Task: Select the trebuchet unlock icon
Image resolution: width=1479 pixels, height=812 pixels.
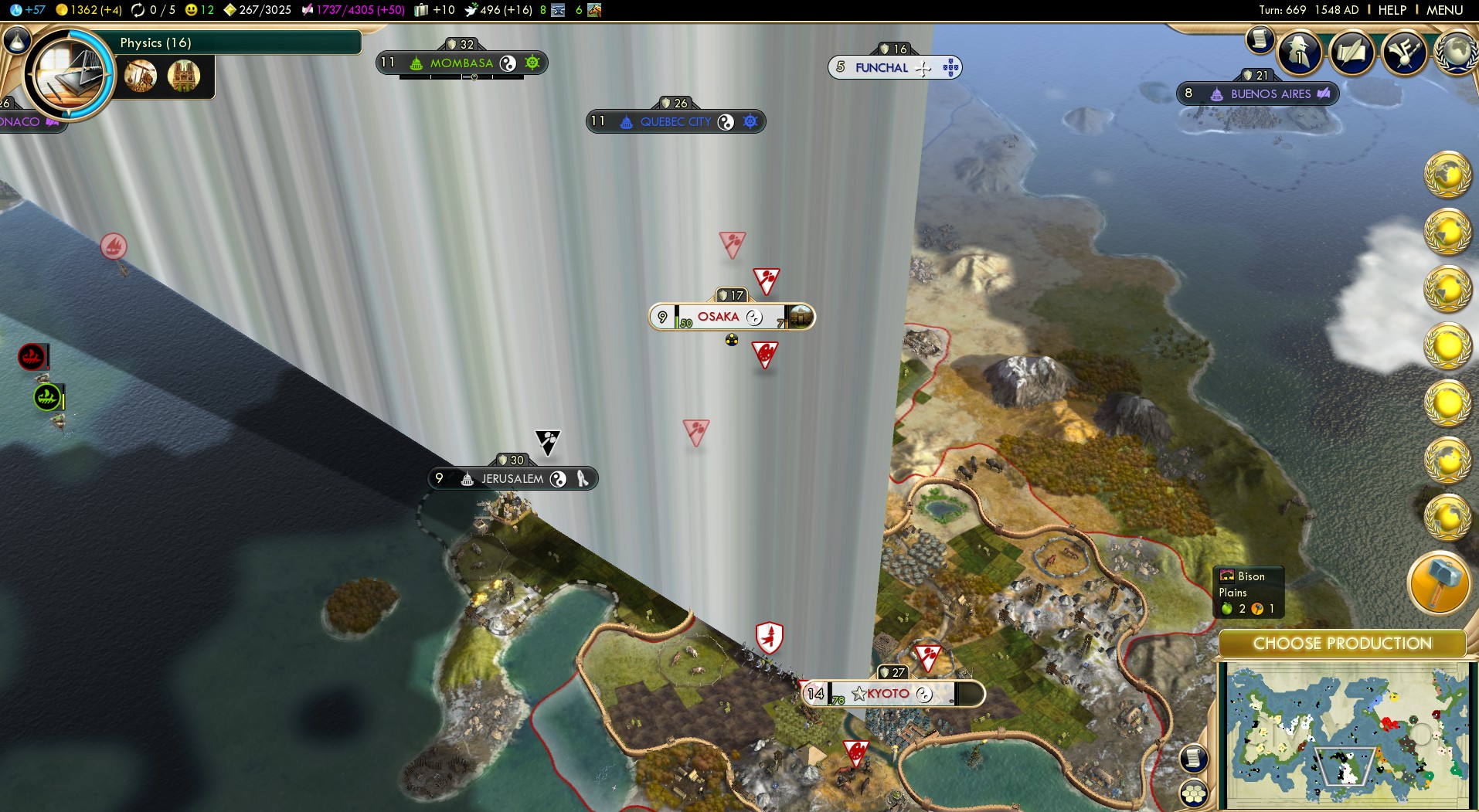Action: point(141,76)
